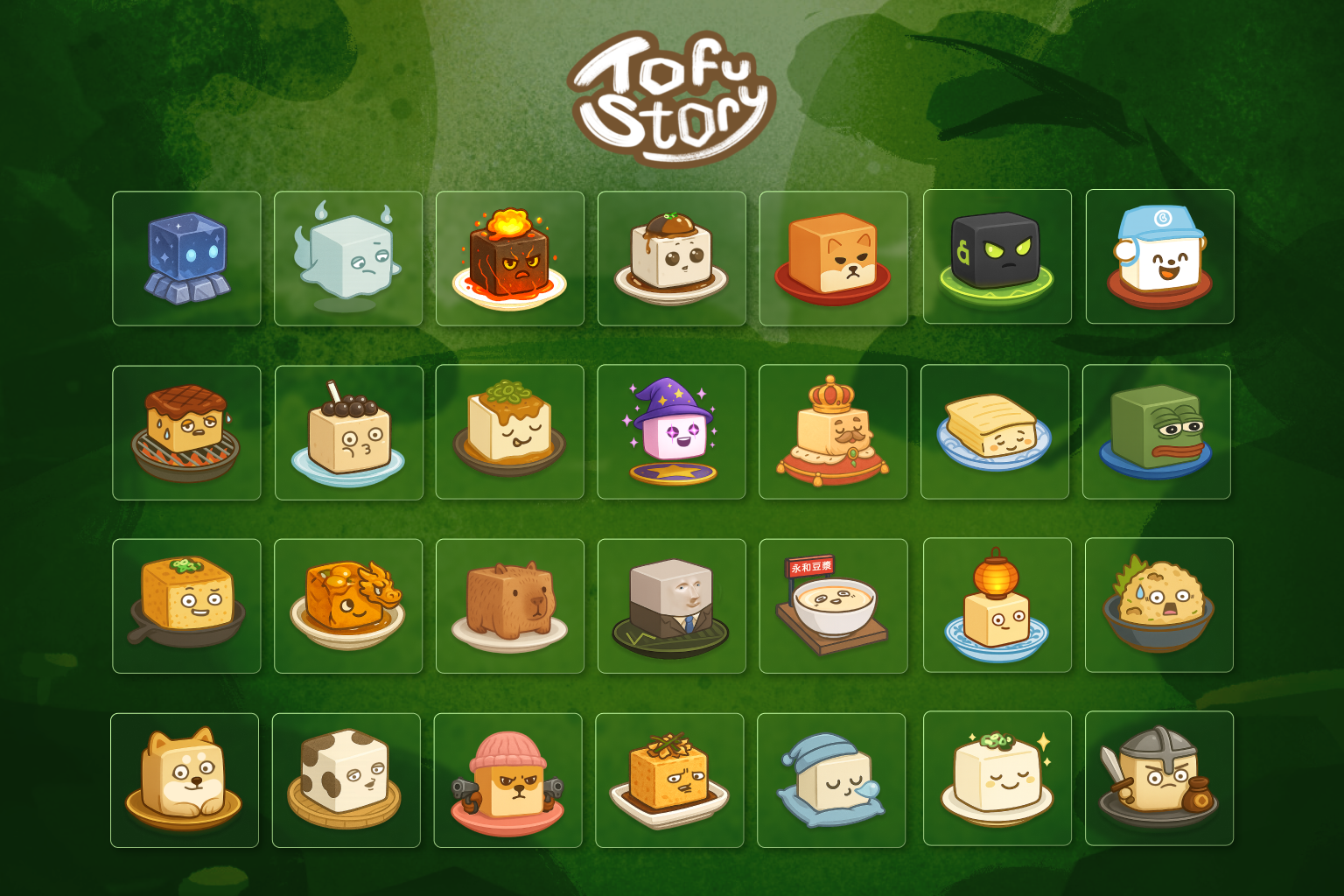Click the boba tea tofu with straw
Image resolution: width=1344 pixels, height=896 pixels.
click(x=348, y=430)
